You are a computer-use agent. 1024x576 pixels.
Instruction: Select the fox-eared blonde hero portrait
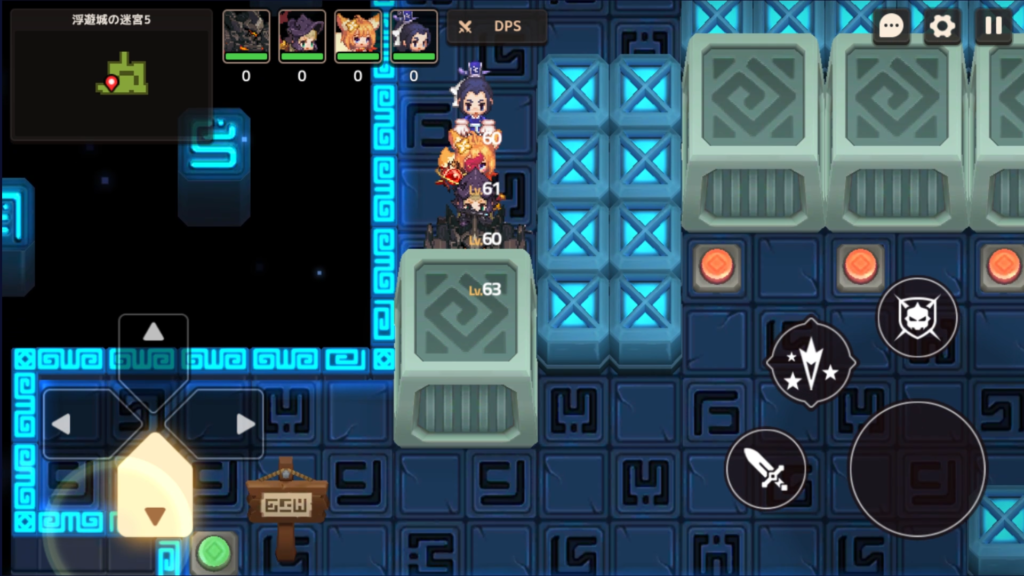358,36
